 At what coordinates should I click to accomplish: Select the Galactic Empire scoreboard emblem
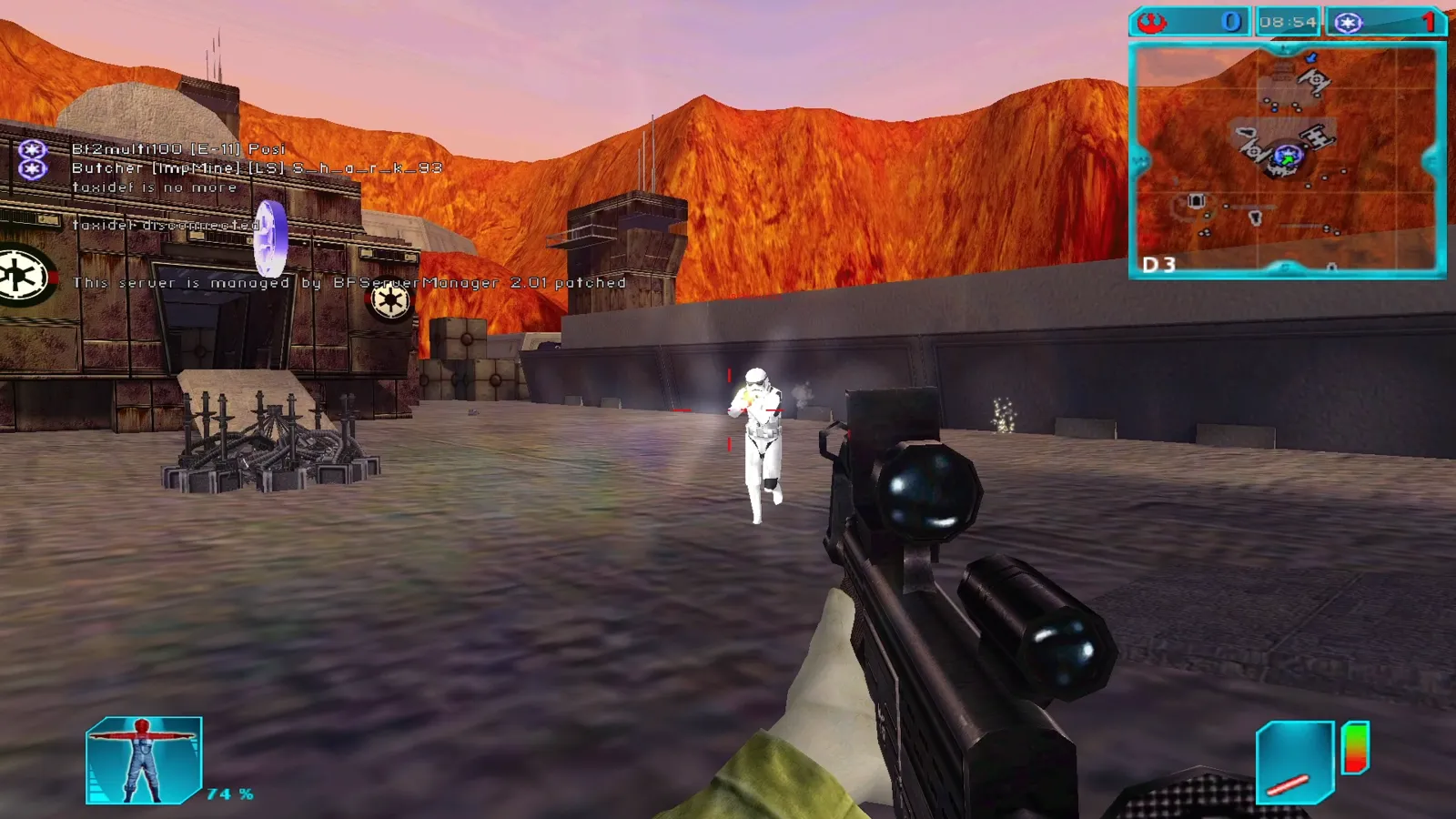(1348, 23)
